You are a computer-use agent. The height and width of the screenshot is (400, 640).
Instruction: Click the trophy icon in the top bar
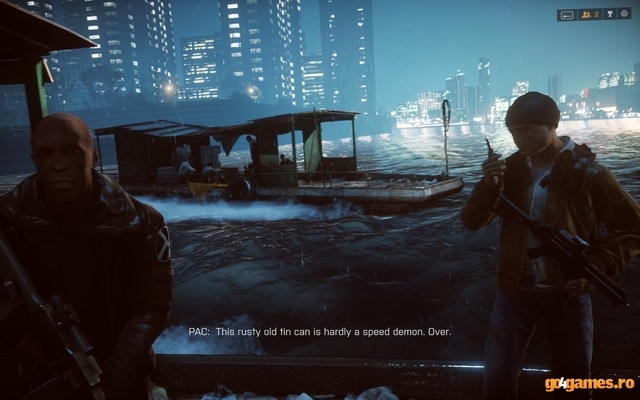[x=610, y=15]
